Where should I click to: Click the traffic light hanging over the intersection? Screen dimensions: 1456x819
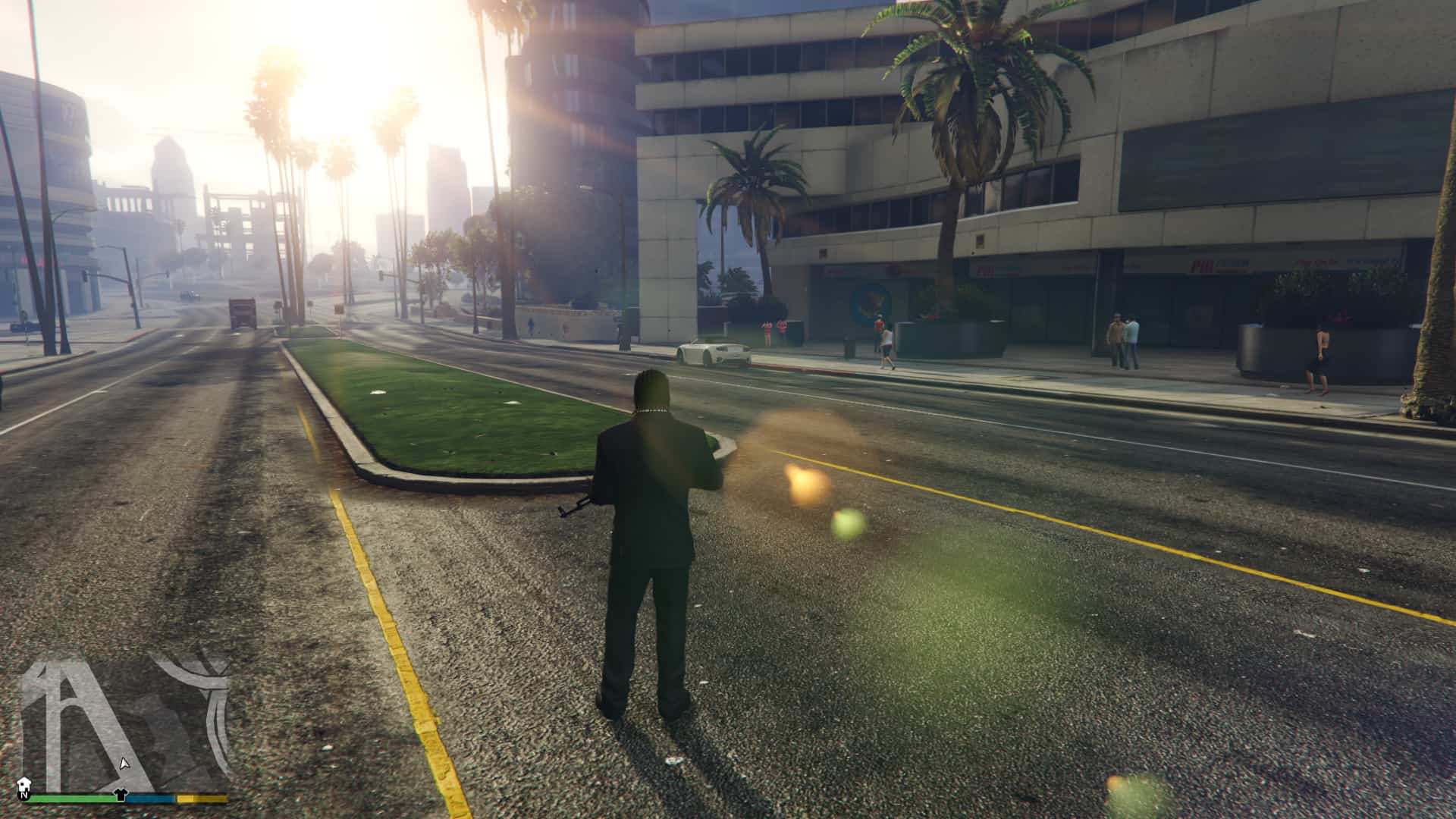click(x=86, y=275)
